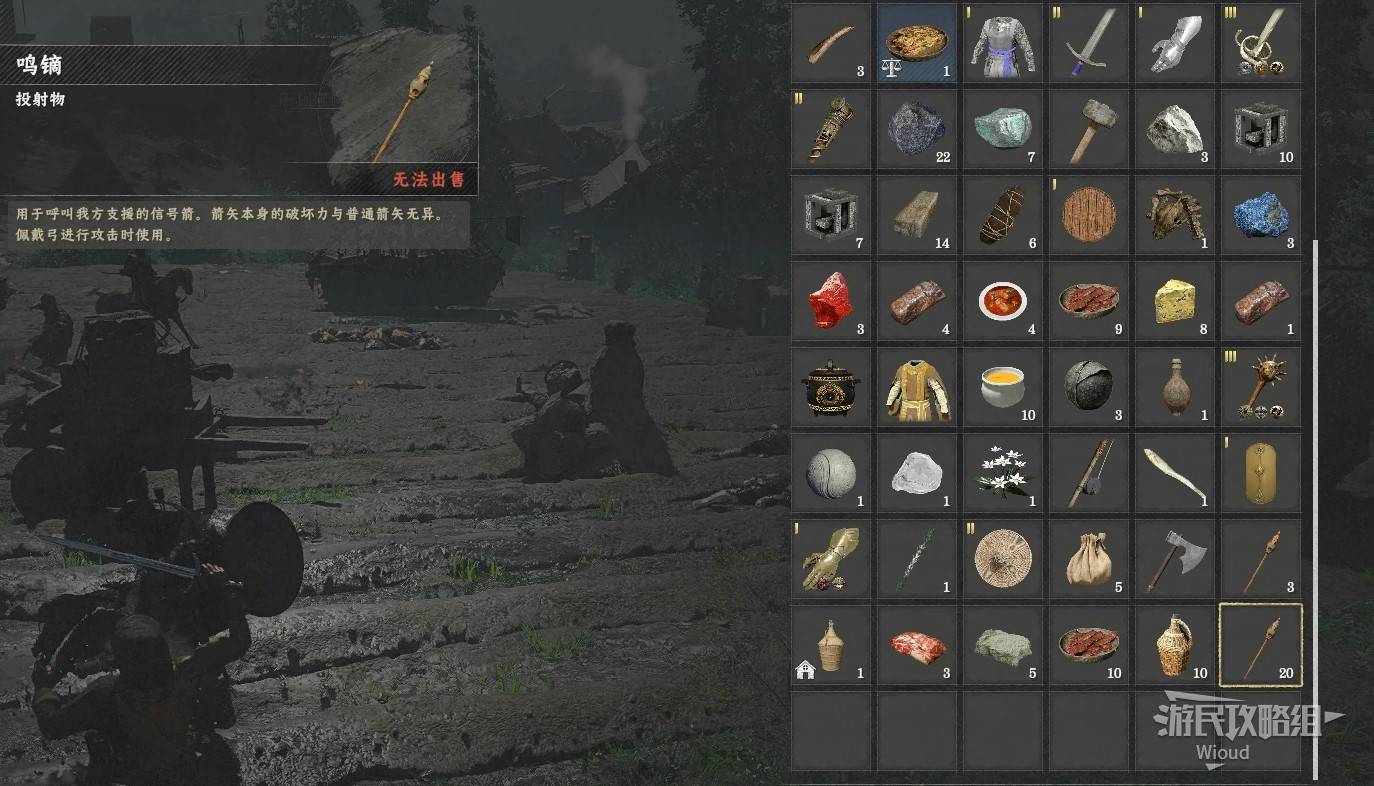Pick the fish item slot

point(1175,473)
